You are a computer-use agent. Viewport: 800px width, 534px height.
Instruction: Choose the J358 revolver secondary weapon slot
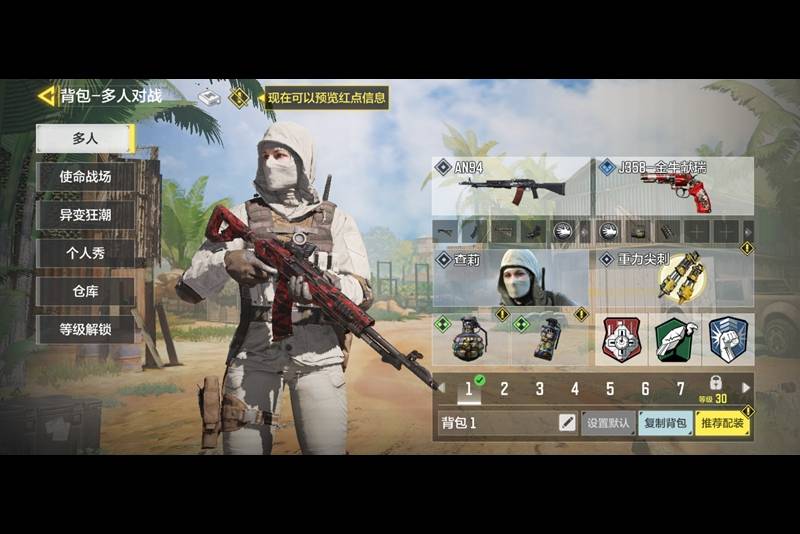(674, 186)
